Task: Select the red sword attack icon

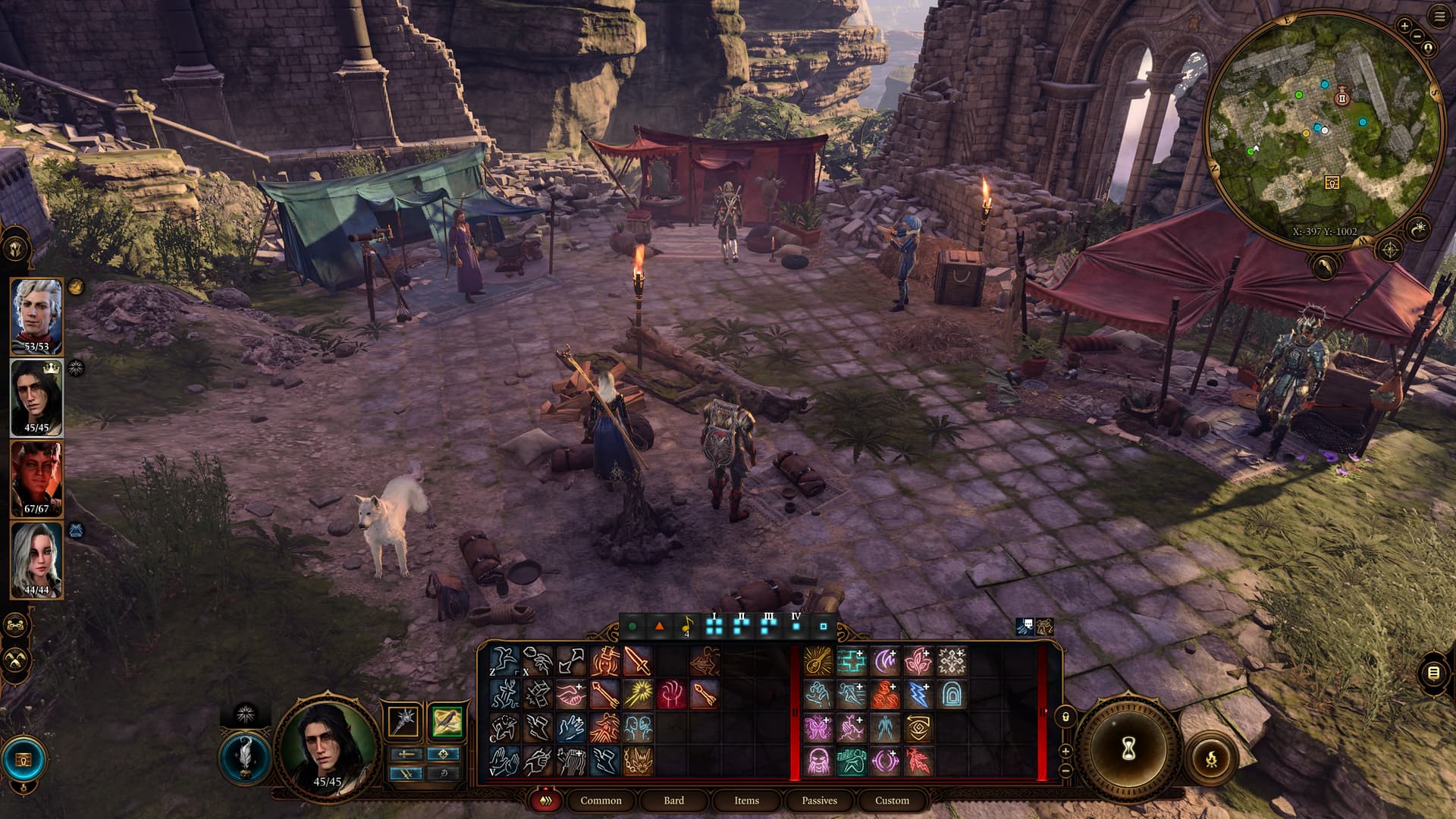Action: (x=638, y=661)
